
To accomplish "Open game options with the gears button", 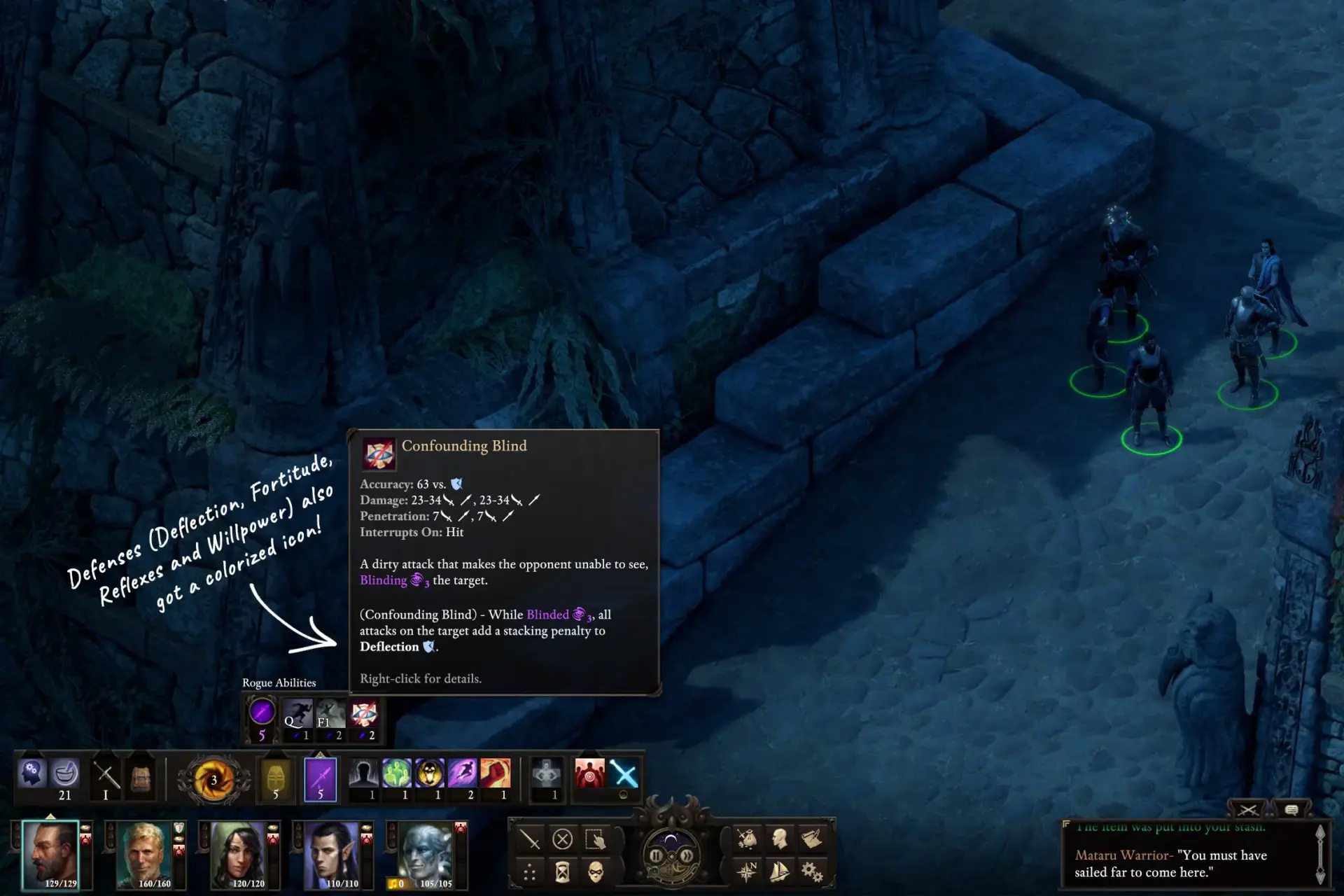I will coord(812,872).
